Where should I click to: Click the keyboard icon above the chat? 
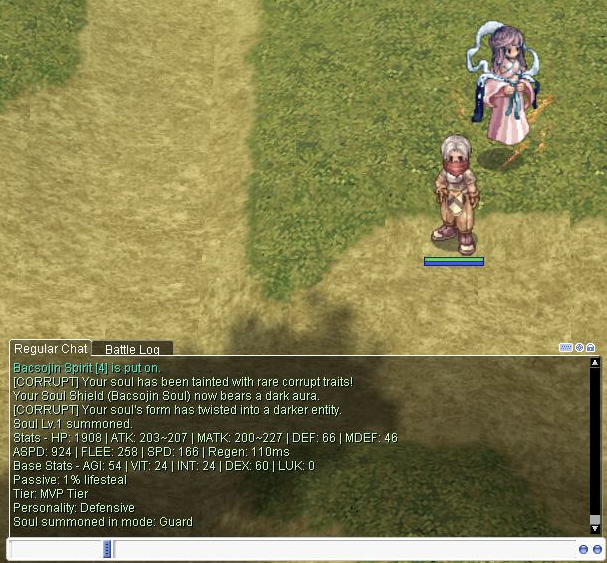click(x=566, y=348)
